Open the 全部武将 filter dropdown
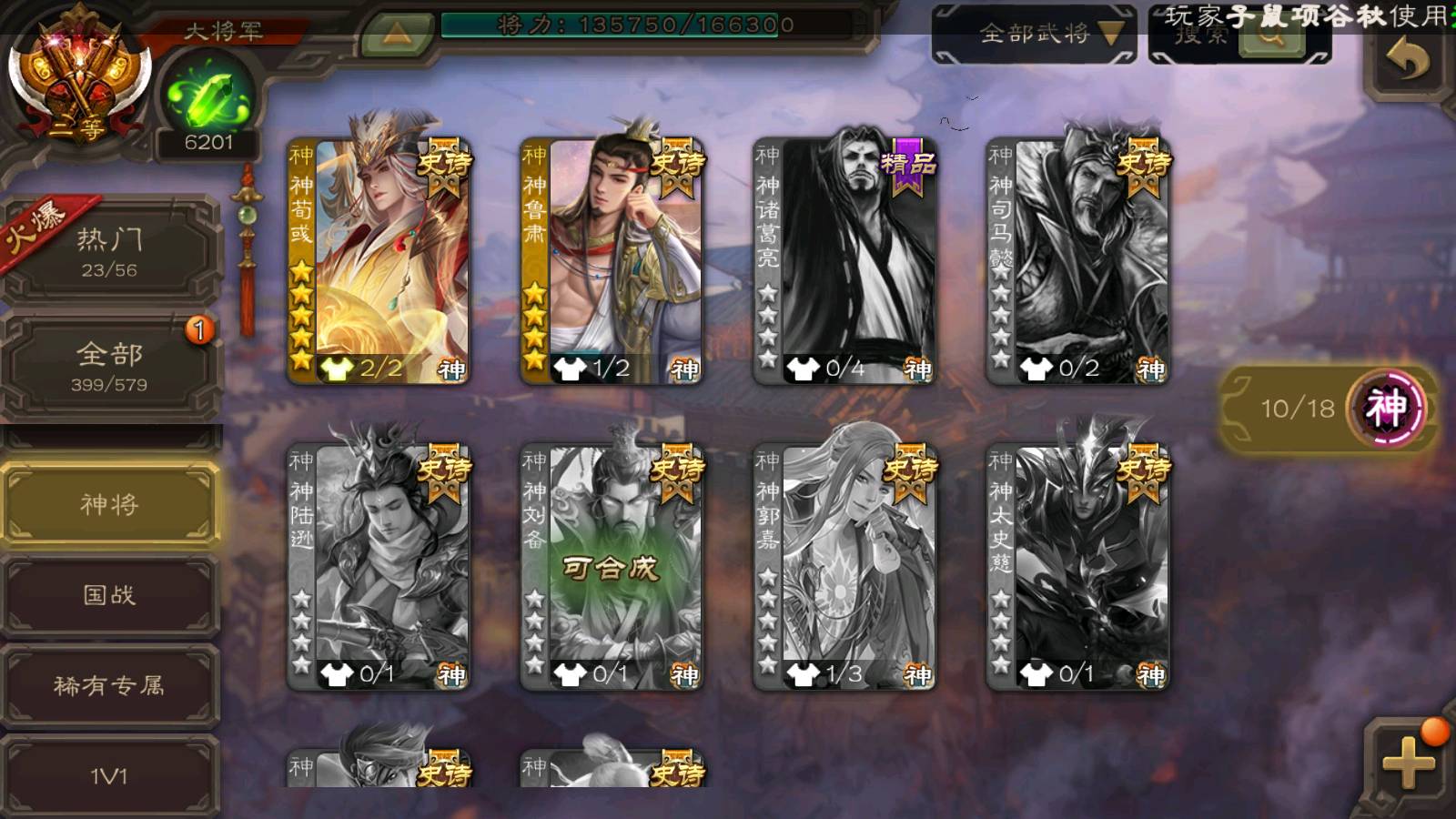This screenshot has height=819, width=1456. tap(1035, 35)
